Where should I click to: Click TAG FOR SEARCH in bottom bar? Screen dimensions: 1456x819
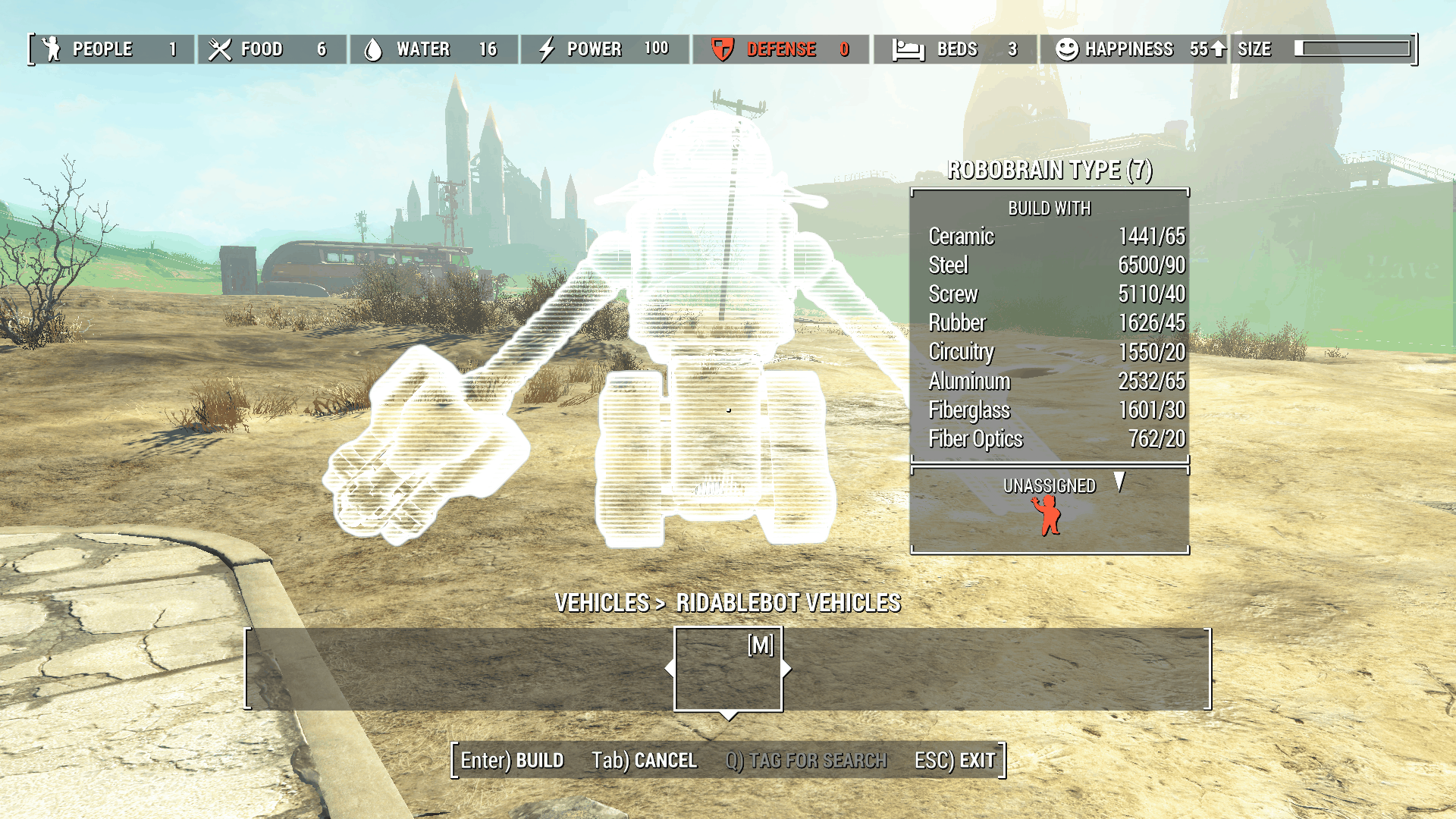click(806, 761)
